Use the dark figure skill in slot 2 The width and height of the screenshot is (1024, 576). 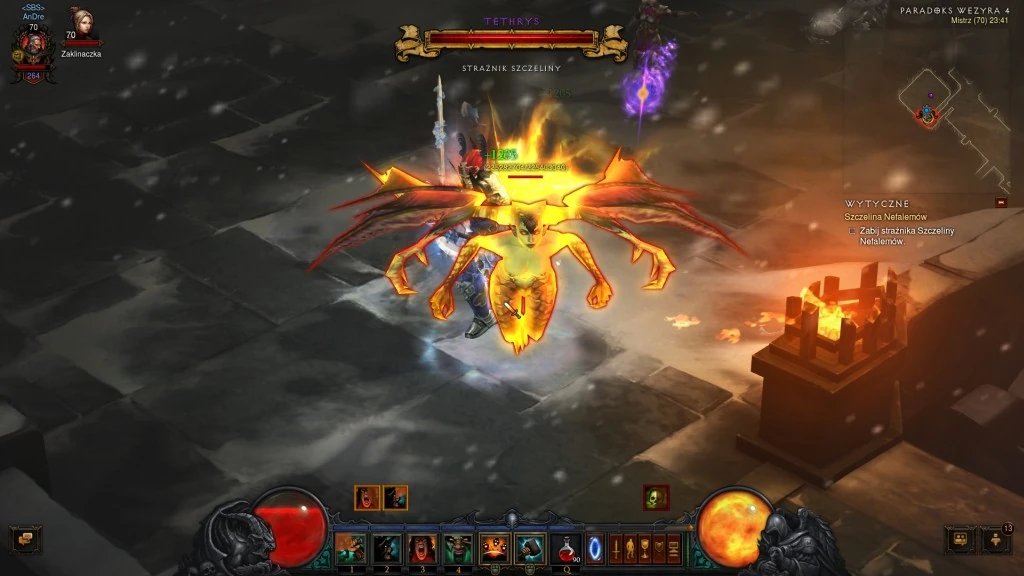click(x=386, y=548)
